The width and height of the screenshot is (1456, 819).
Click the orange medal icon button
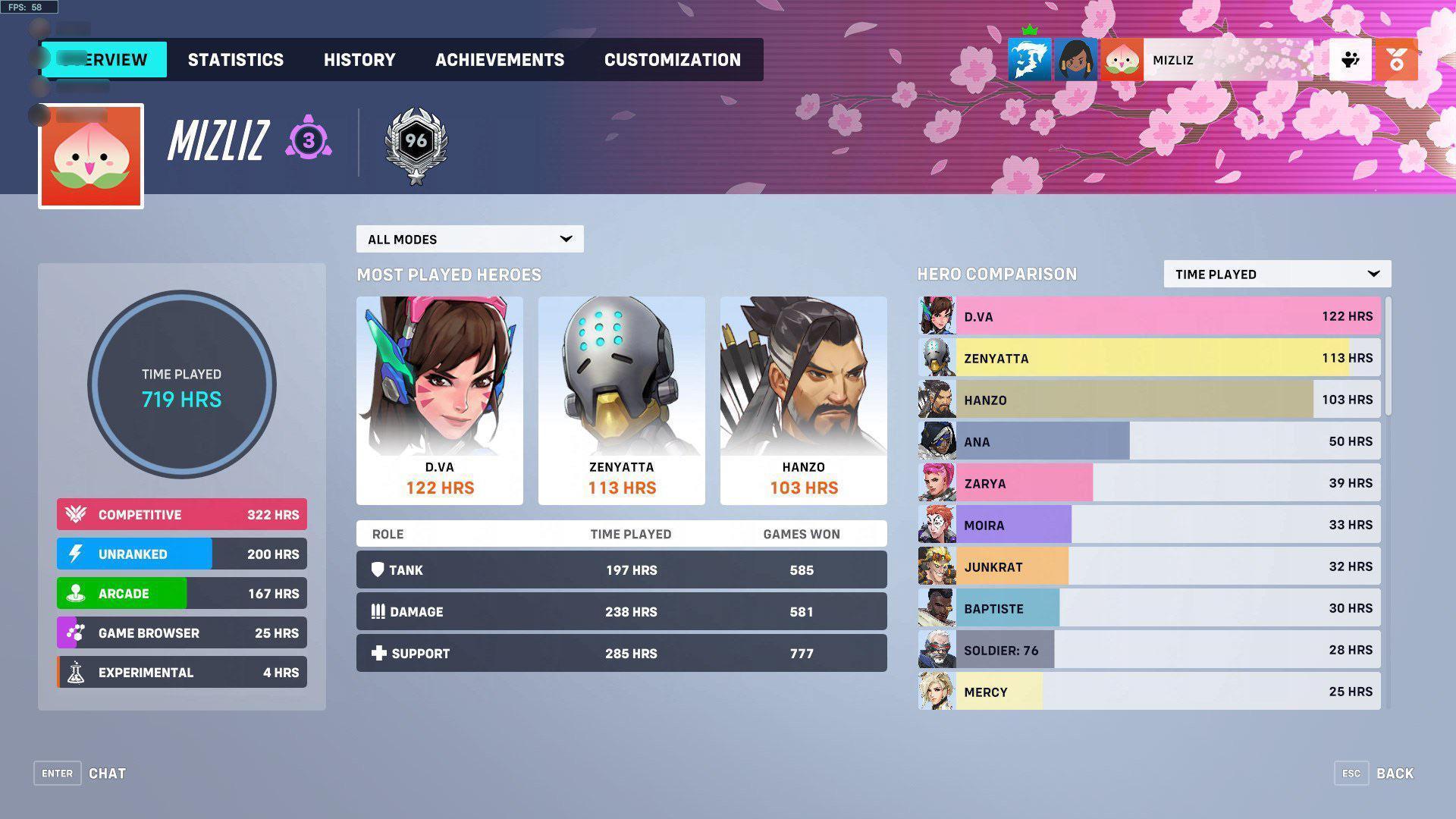click(1396, 60)
